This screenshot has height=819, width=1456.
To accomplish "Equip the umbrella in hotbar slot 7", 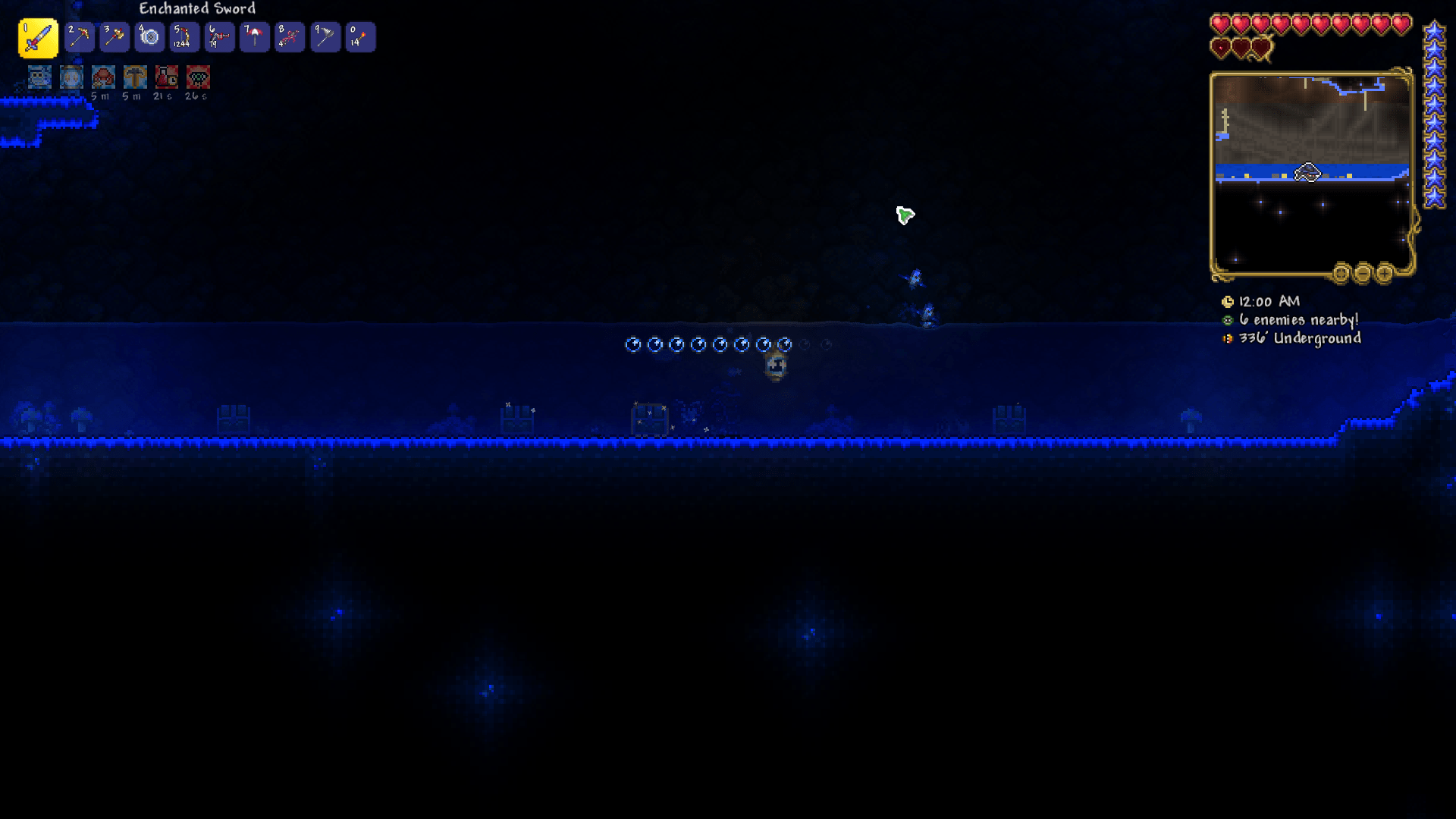I will tap(254, 36).
